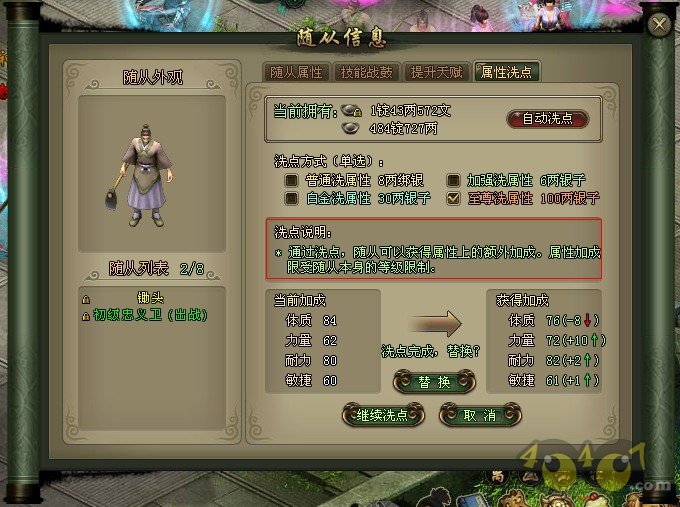
Task: Click the 继续洗点 button
Action: coord(383,415)
